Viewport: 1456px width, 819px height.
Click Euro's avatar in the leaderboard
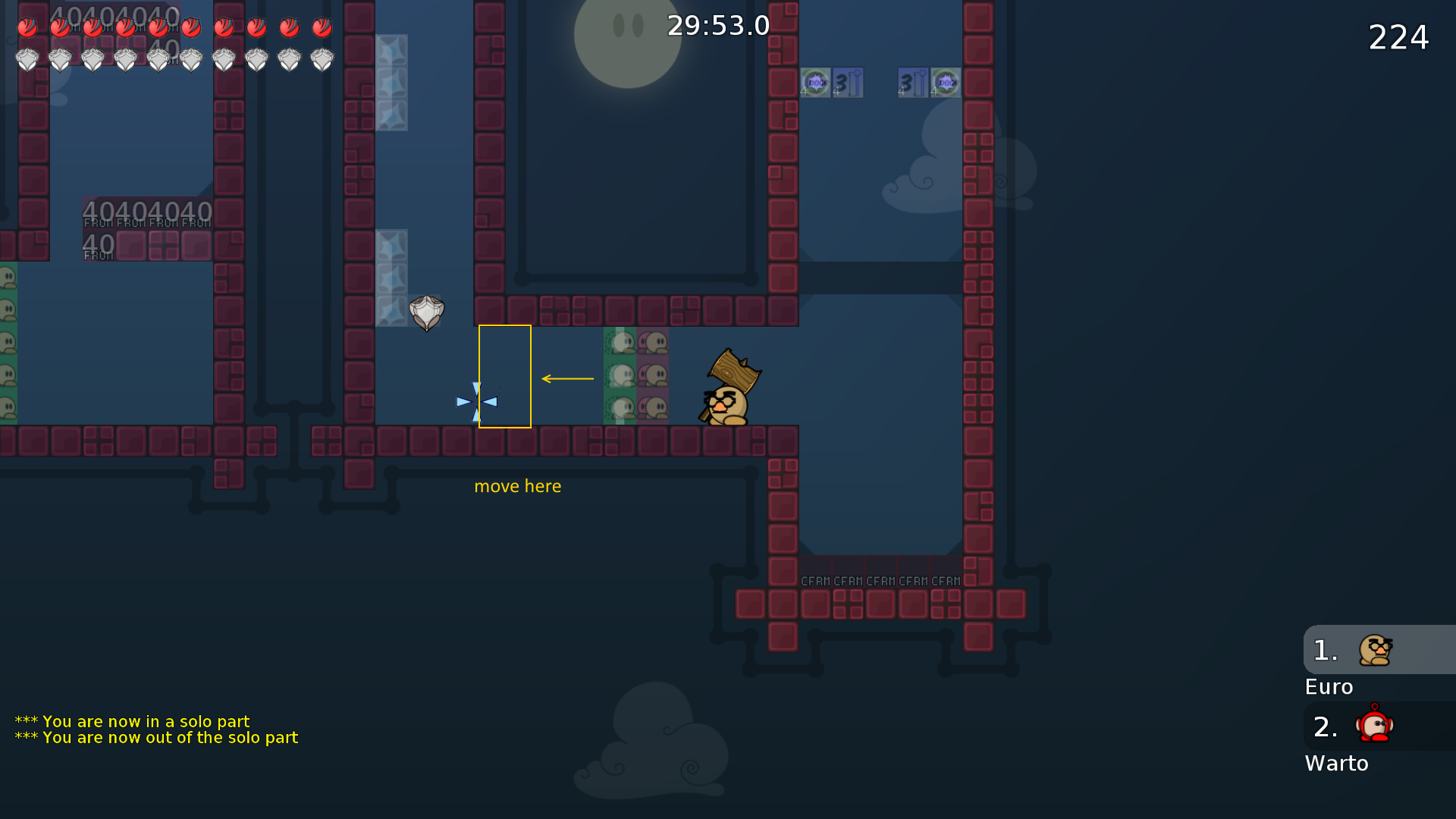pos(1375,650)
